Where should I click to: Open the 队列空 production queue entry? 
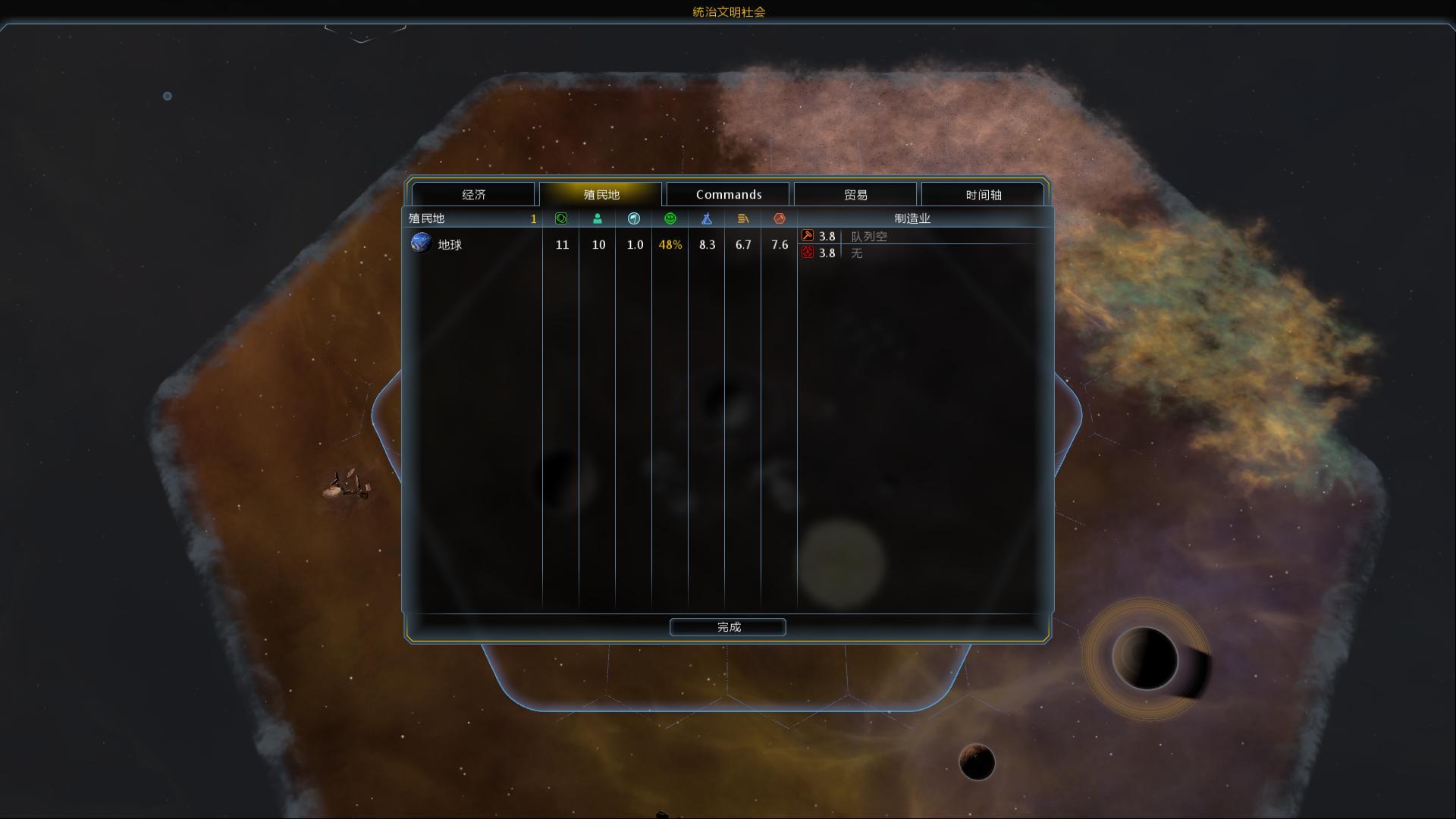click(x=869, y=237)
